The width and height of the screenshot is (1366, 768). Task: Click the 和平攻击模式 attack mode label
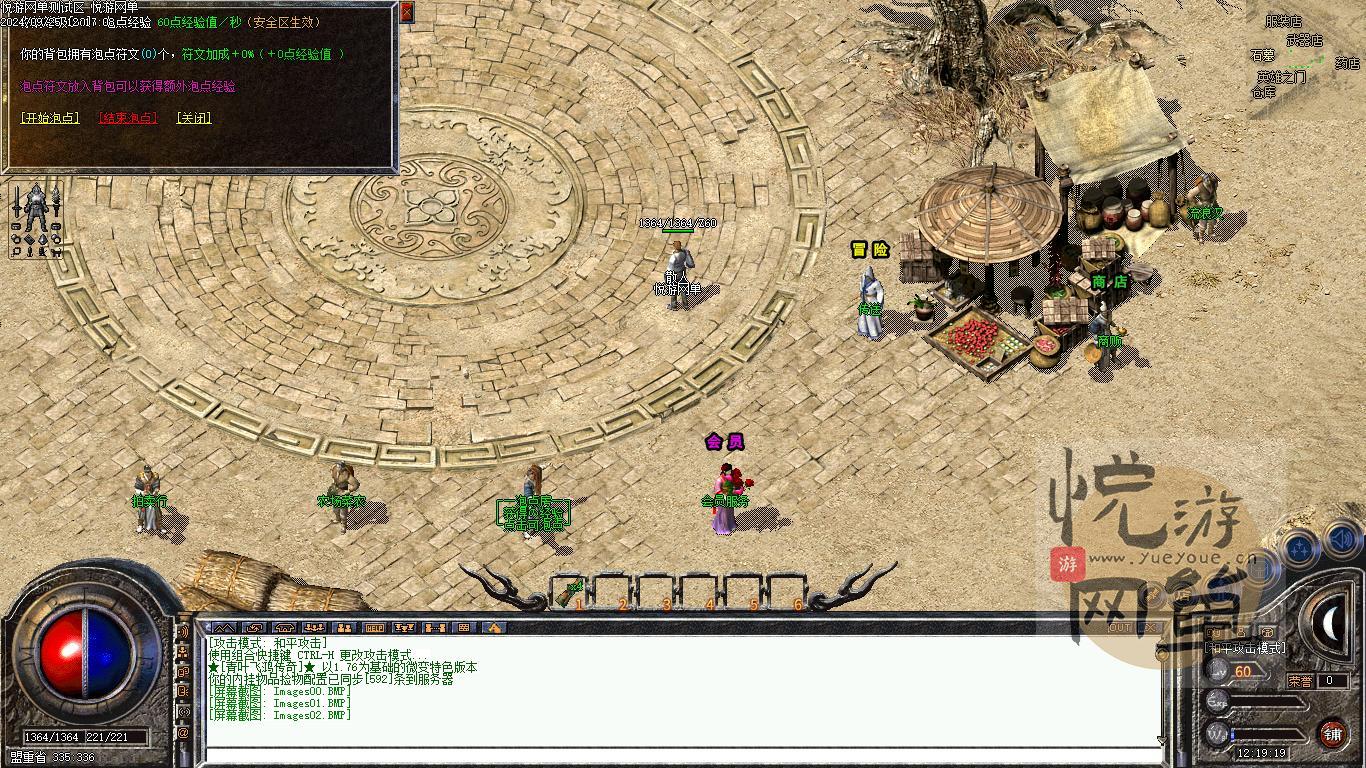click(x=1245, y=648)
